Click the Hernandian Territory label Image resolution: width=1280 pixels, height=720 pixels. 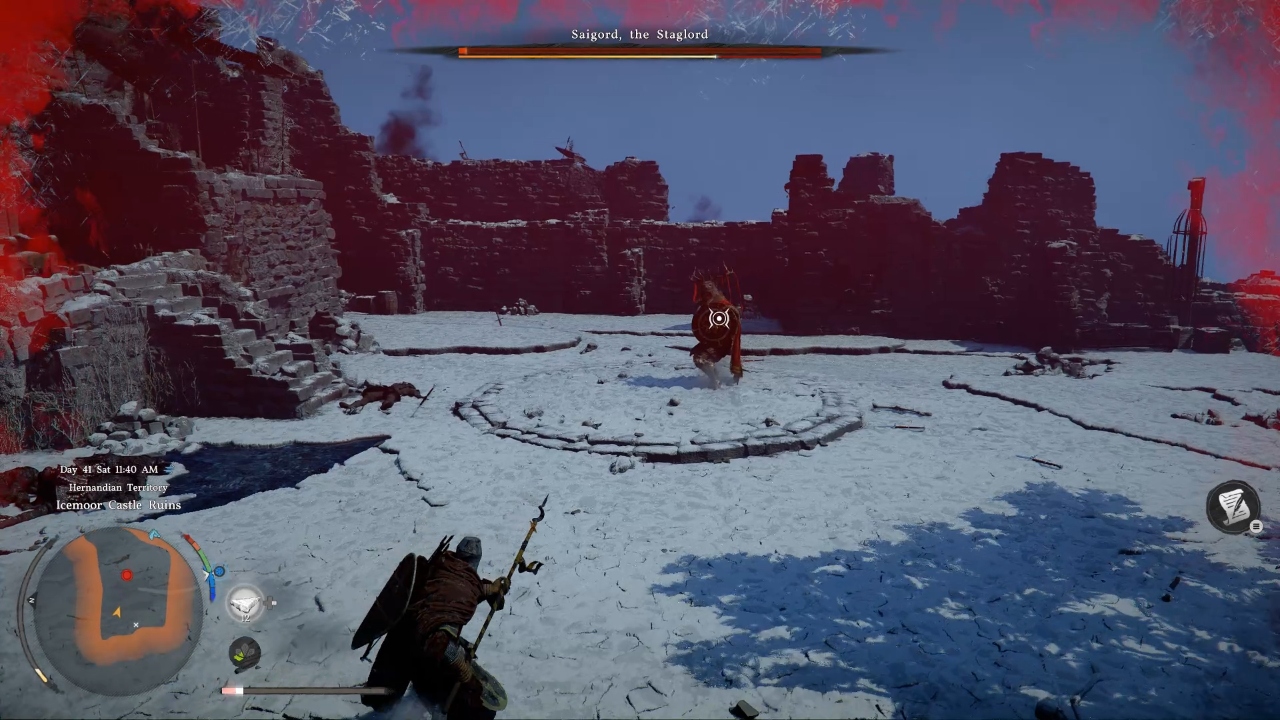click(x=117, y=487)
